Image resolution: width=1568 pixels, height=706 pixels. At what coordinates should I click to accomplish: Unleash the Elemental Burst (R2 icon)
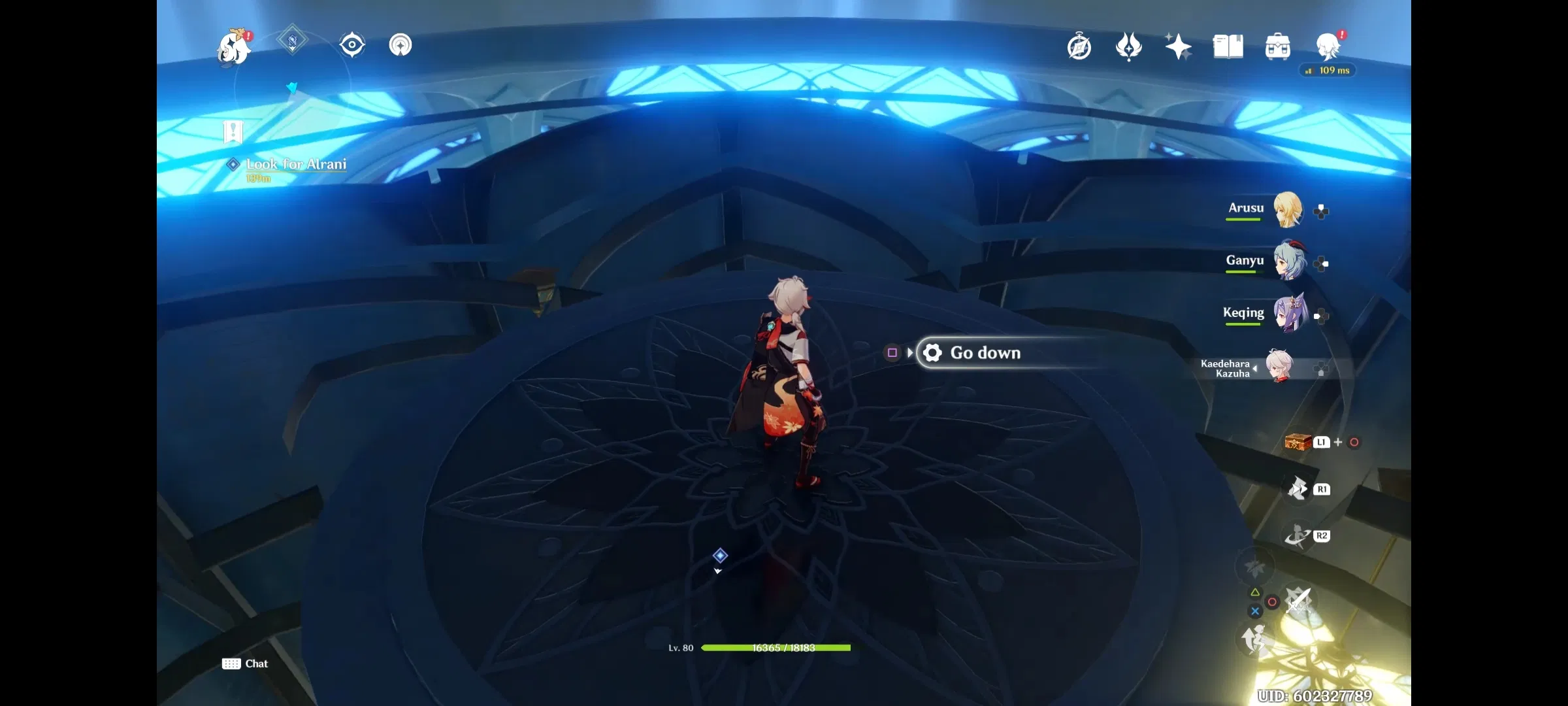point(1297,535)
